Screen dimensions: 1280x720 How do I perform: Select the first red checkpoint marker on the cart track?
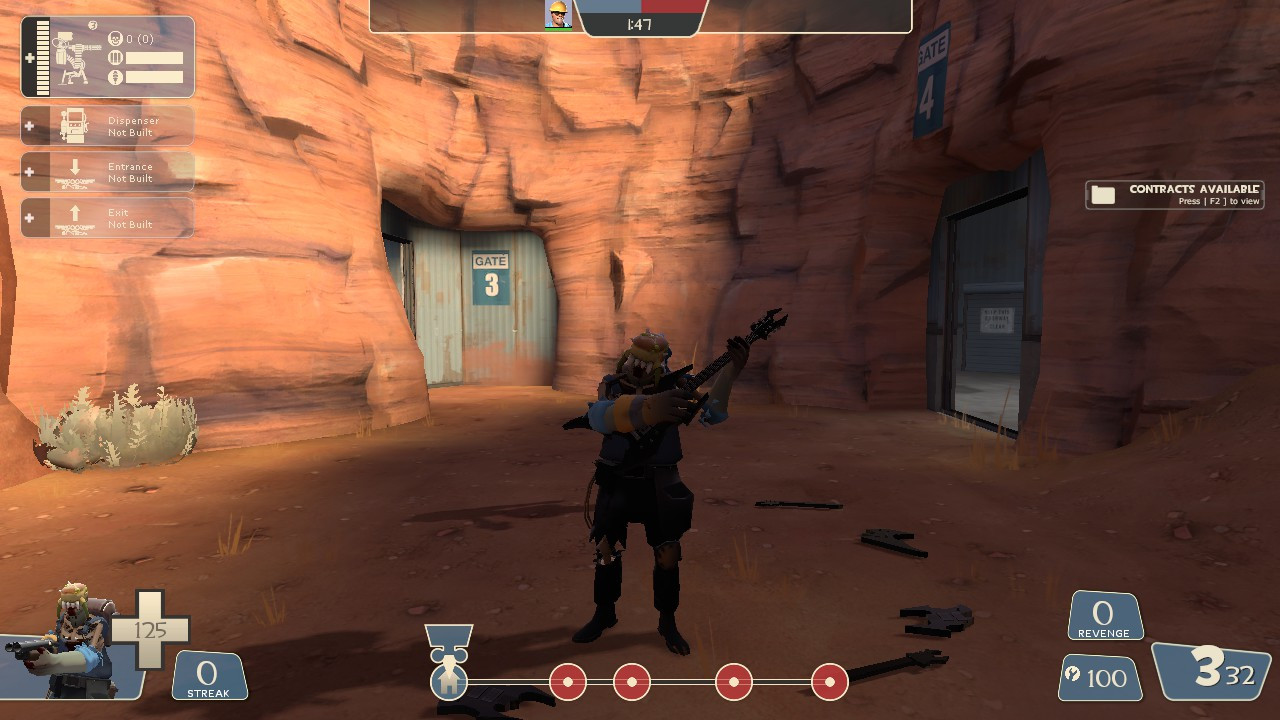point(567,681)
